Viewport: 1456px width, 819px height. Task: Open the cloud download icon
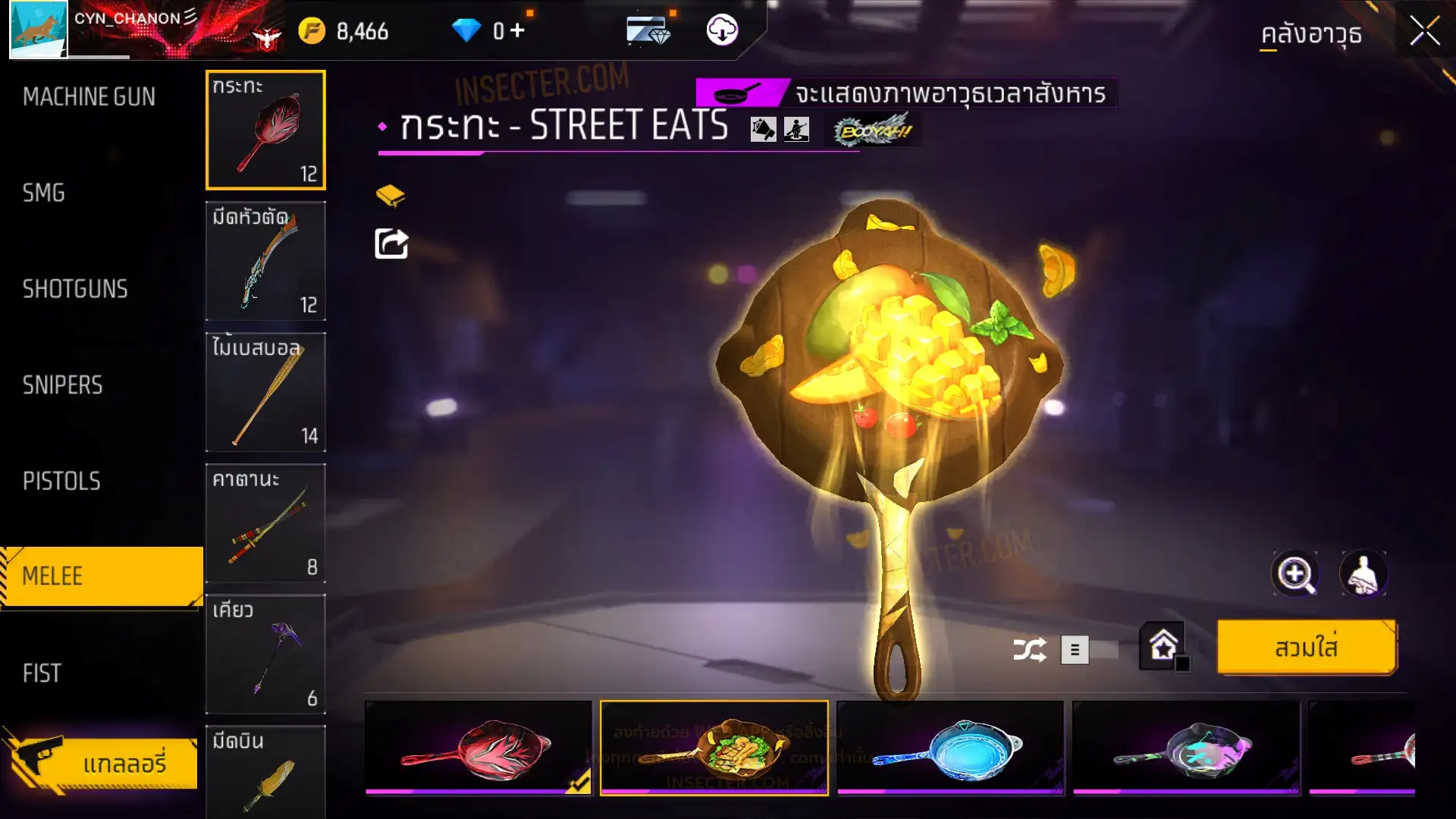[722, 30]
